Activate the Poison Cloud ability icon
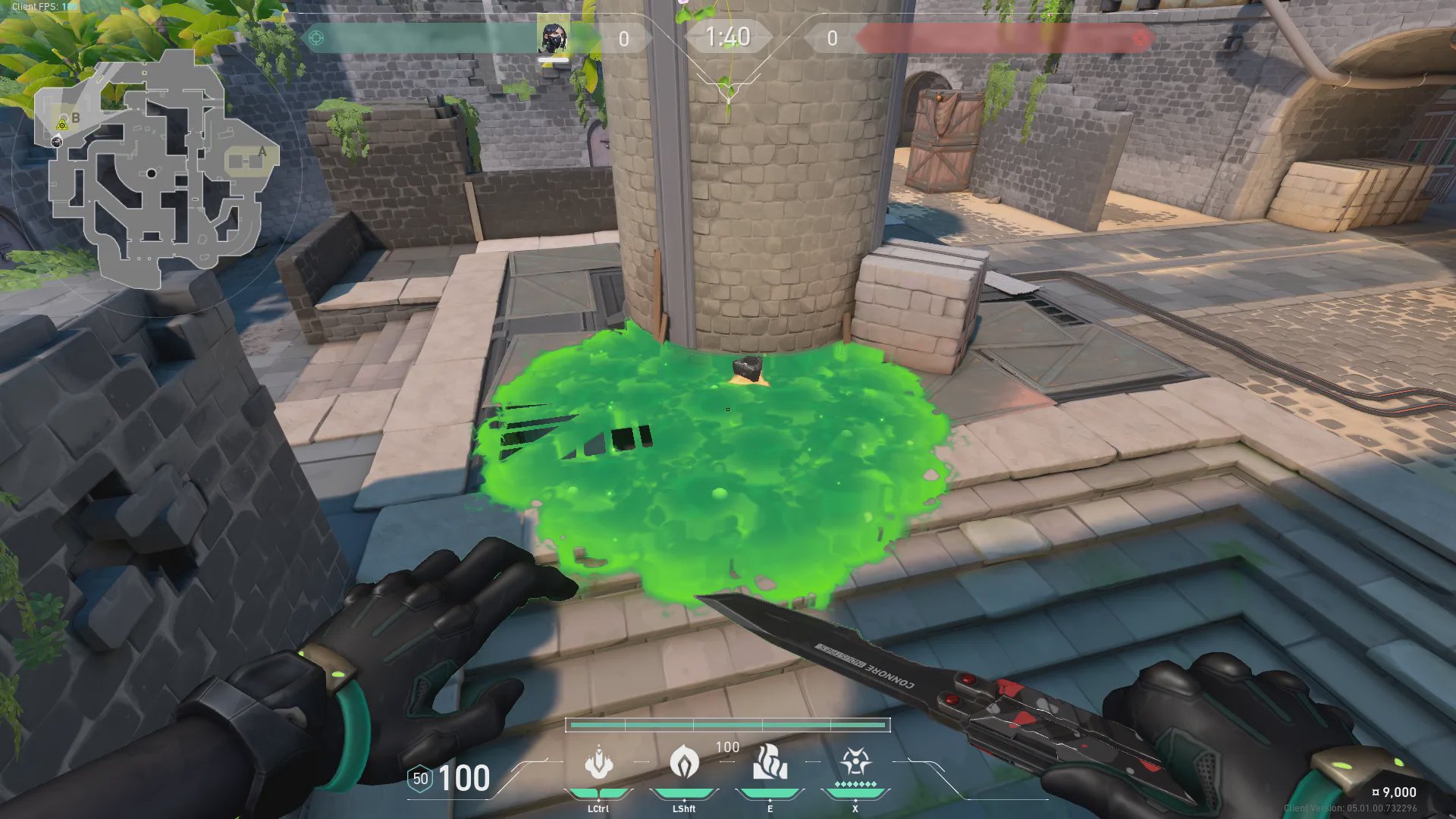 point(684,762)
